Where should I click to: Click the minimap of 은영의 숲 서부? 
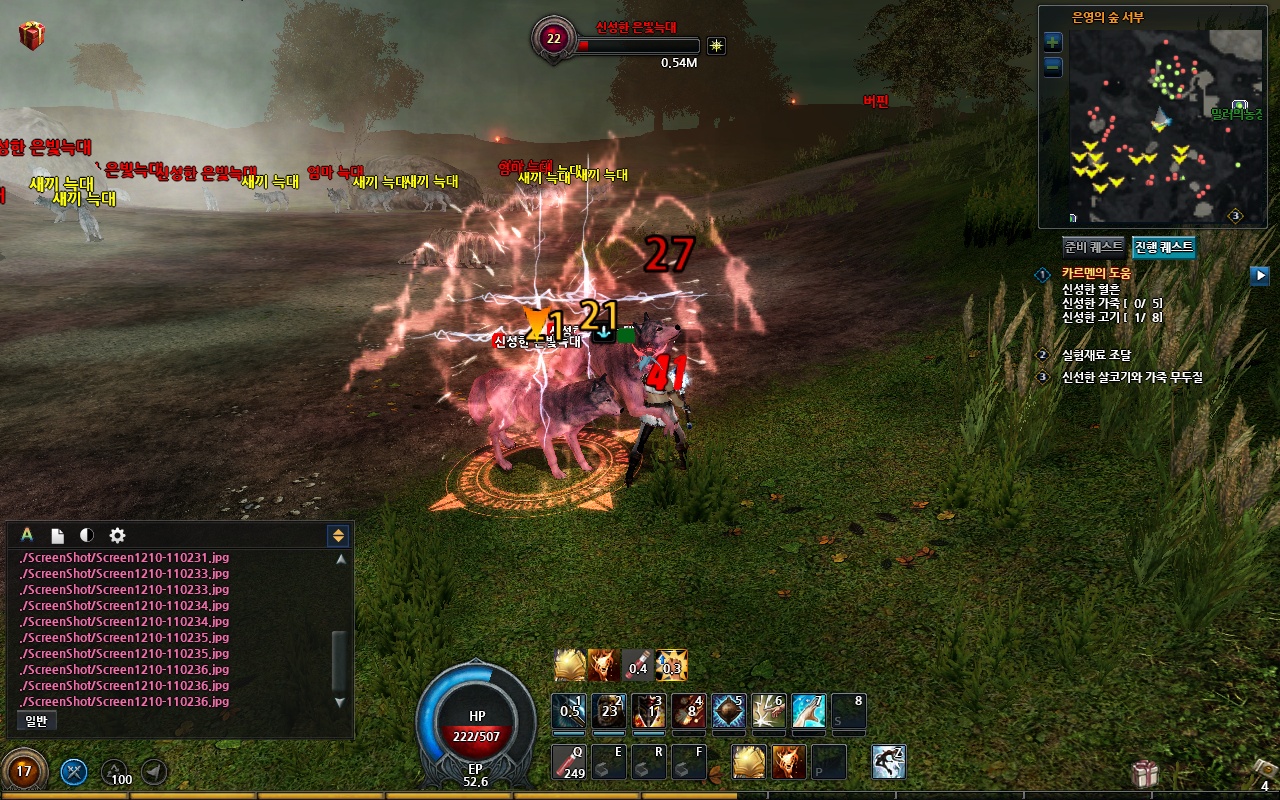tap(1155, 125)
